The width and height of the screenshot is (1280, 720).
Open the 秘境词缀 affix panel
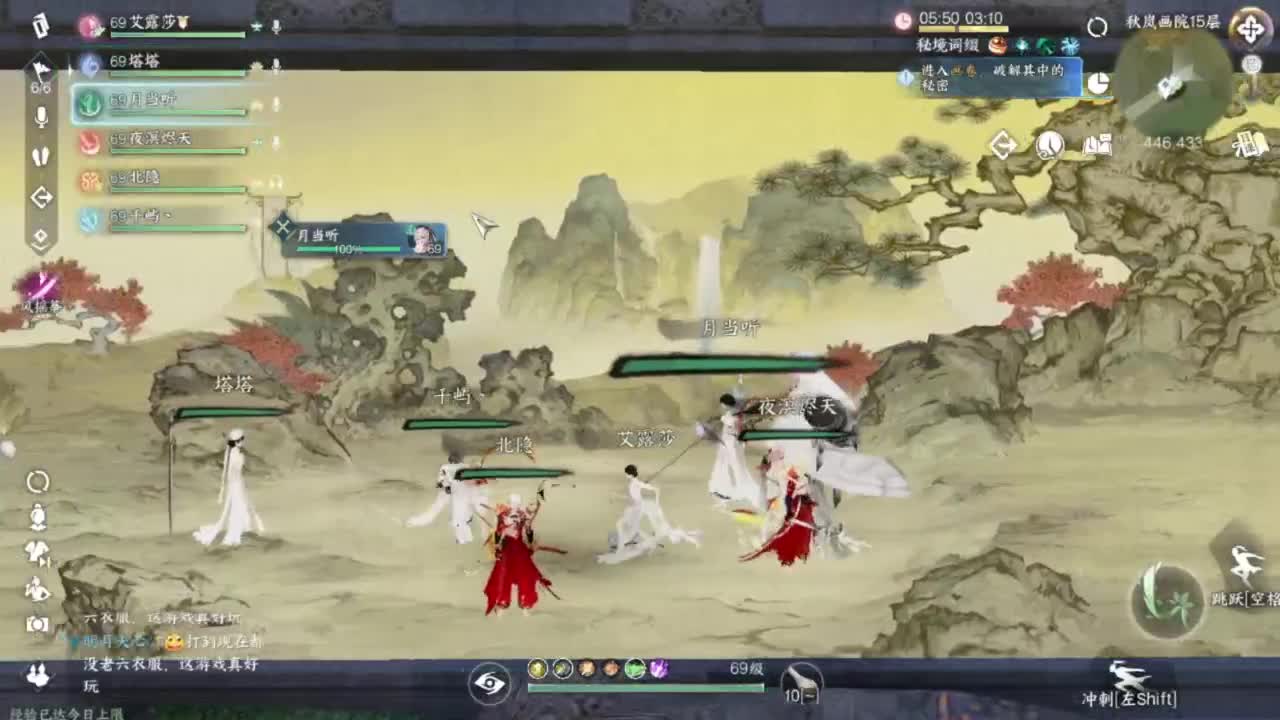point(946,45)
